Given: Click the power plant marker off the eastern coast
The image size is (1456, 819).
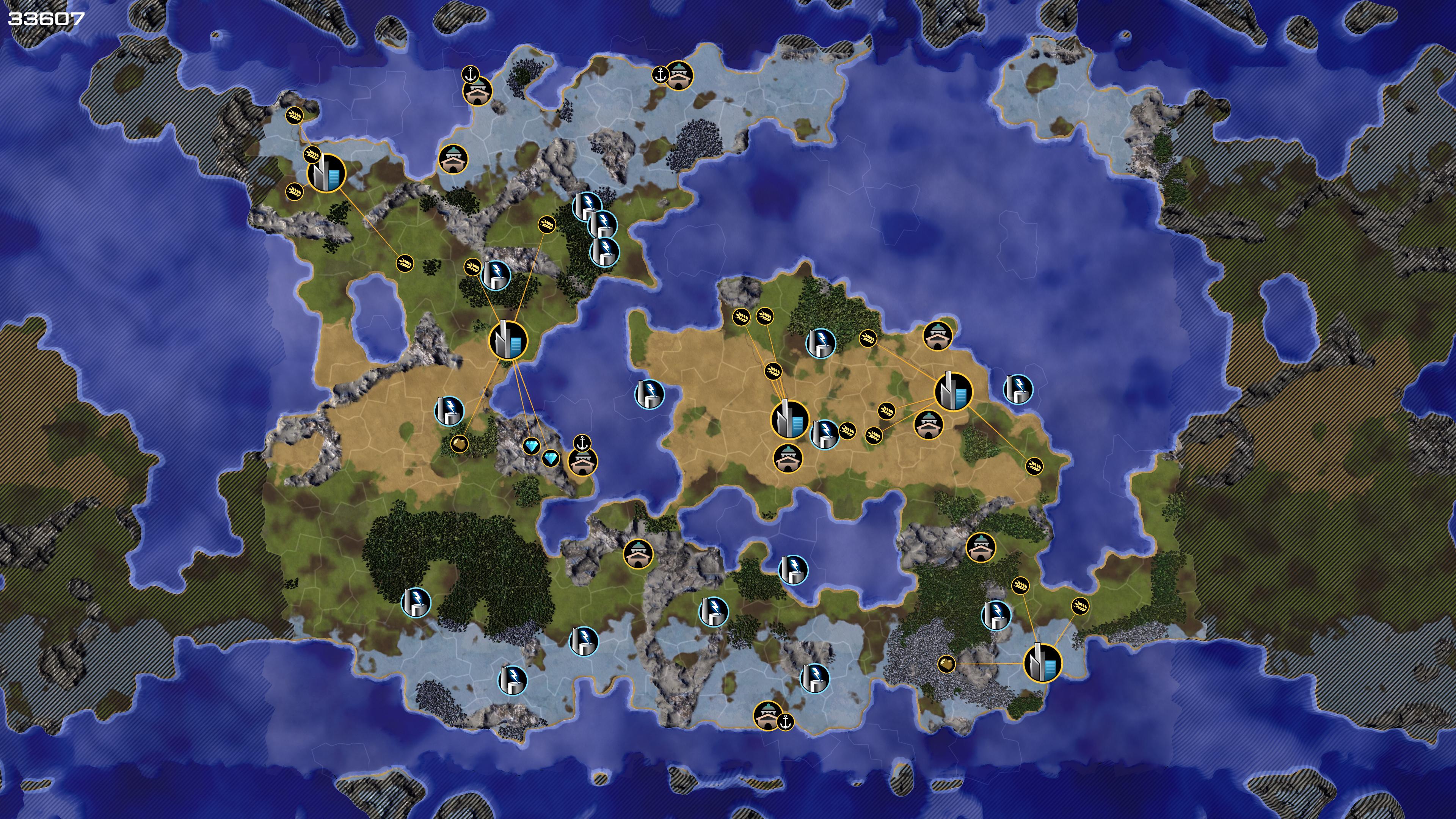Looking at the screenshot, I should (x=1018, y=389).
